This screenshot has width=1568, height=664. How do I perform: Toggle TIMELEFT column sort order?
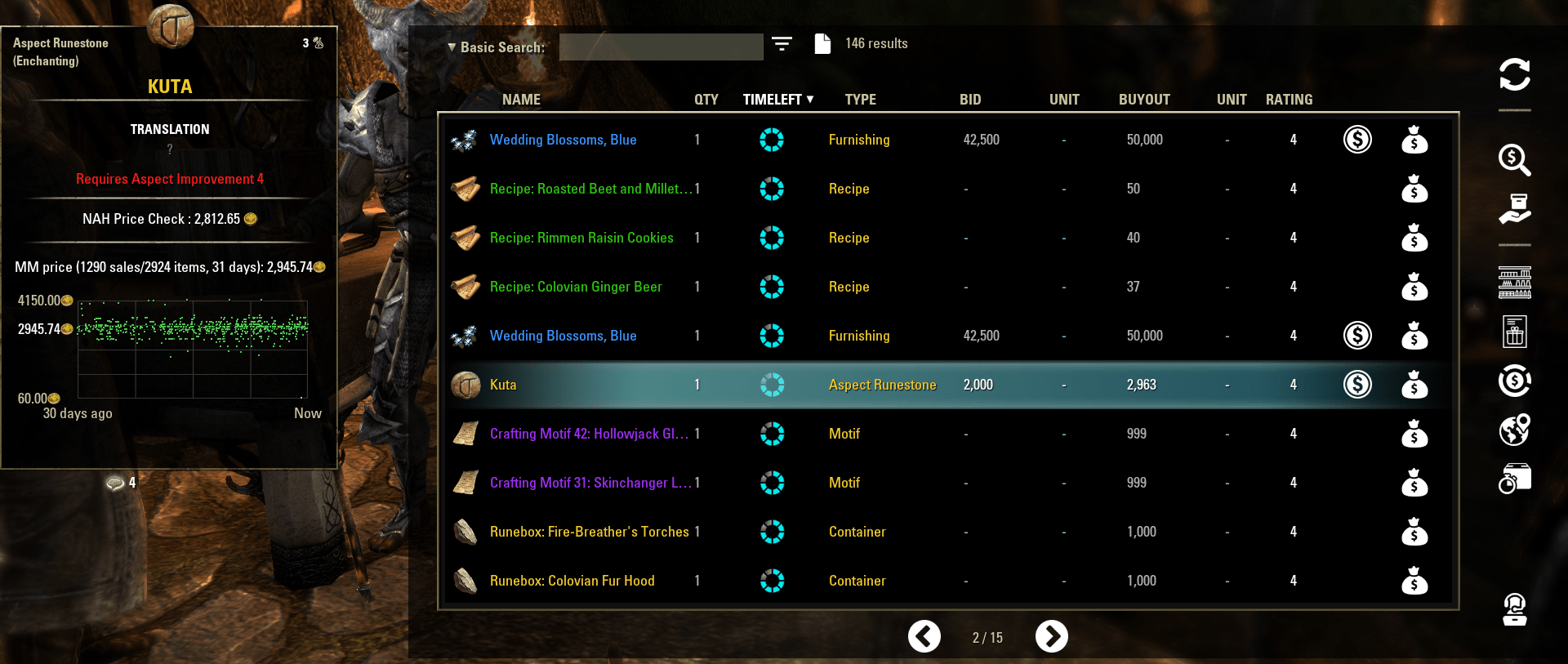777,99
